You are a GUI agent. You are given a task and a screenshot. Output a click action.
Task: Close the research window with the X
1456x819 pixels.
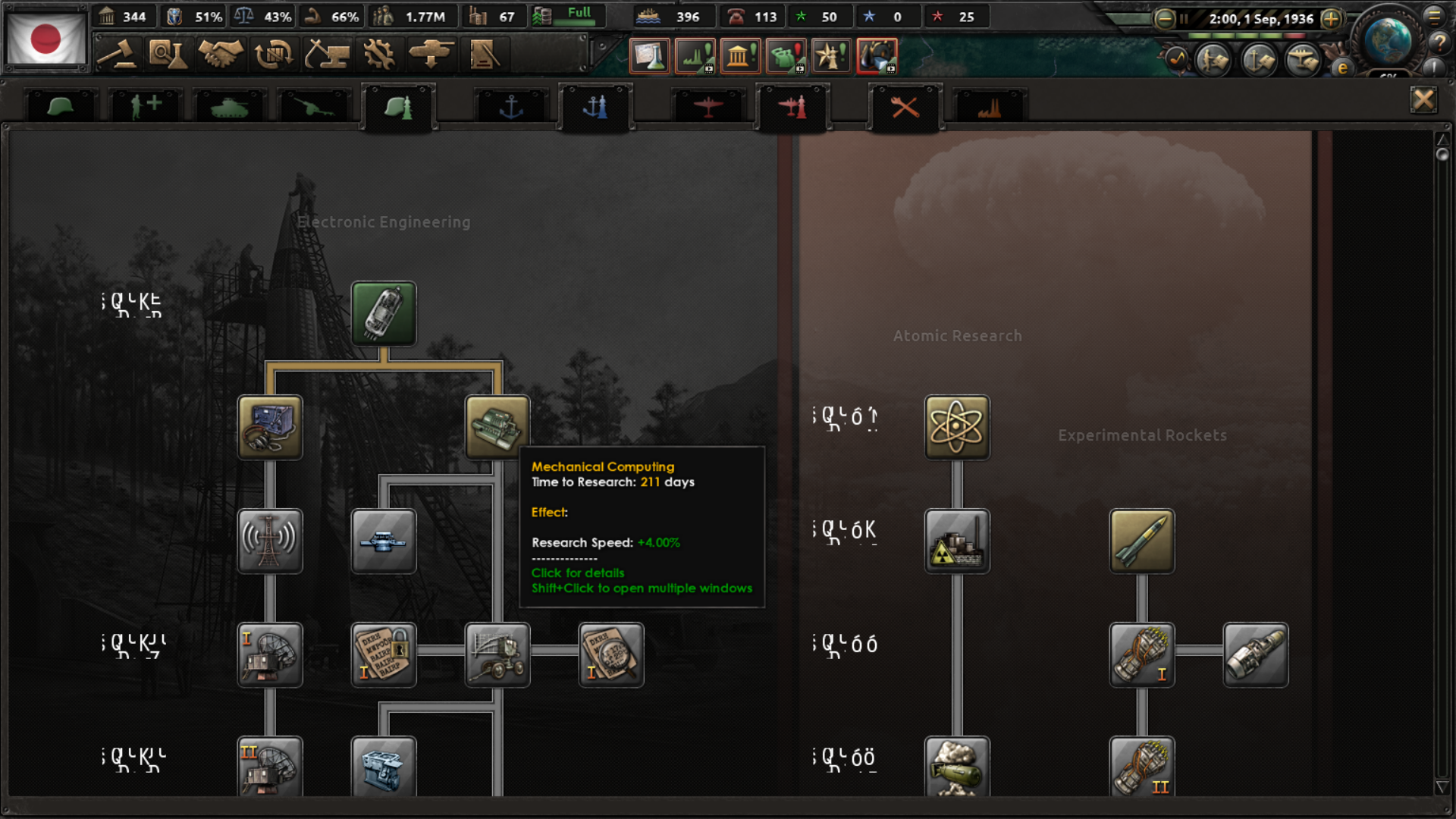1423,100
